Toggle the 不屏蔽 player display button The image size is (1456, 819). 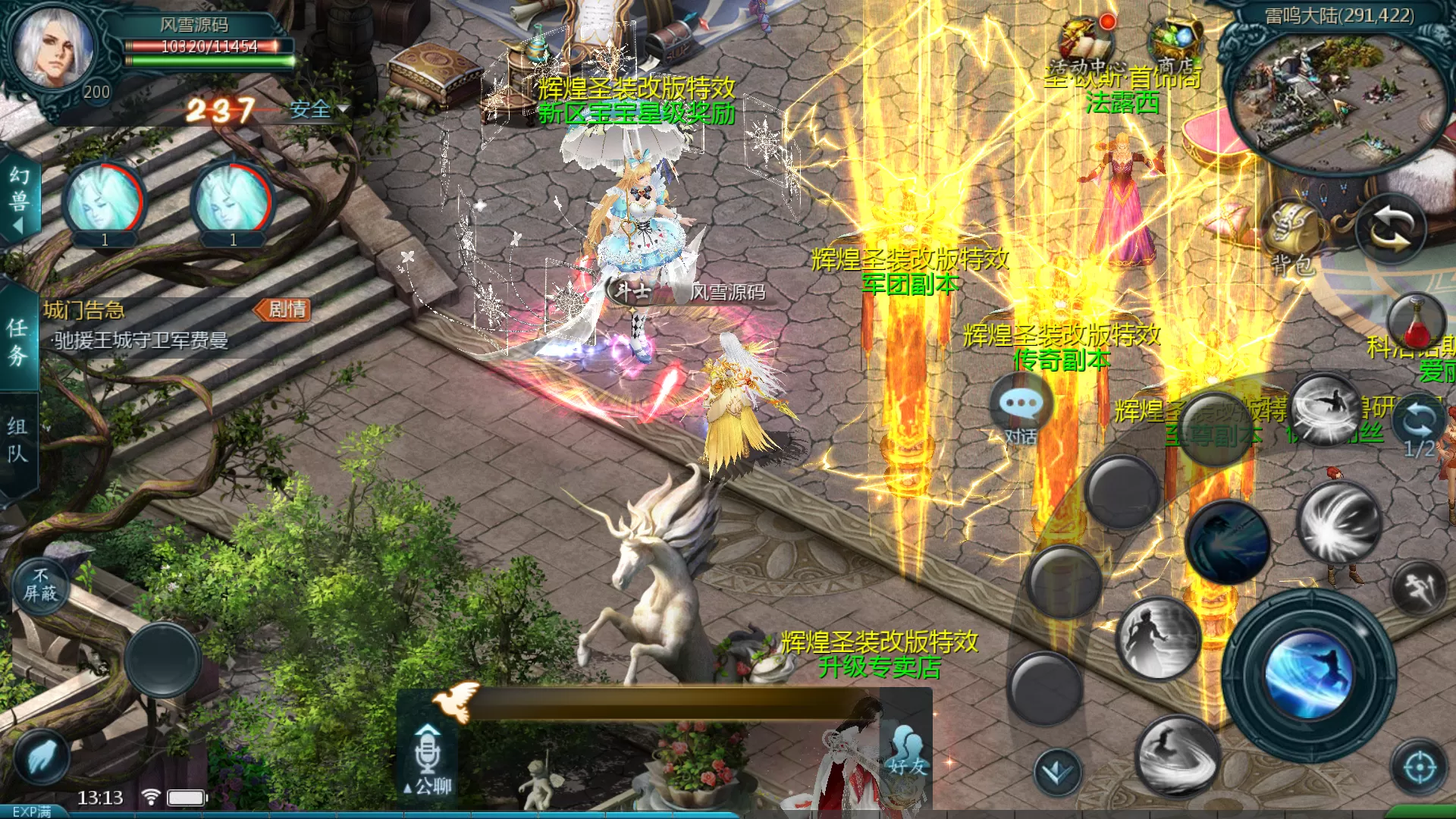pyautogui.click(x=40, y=585)
